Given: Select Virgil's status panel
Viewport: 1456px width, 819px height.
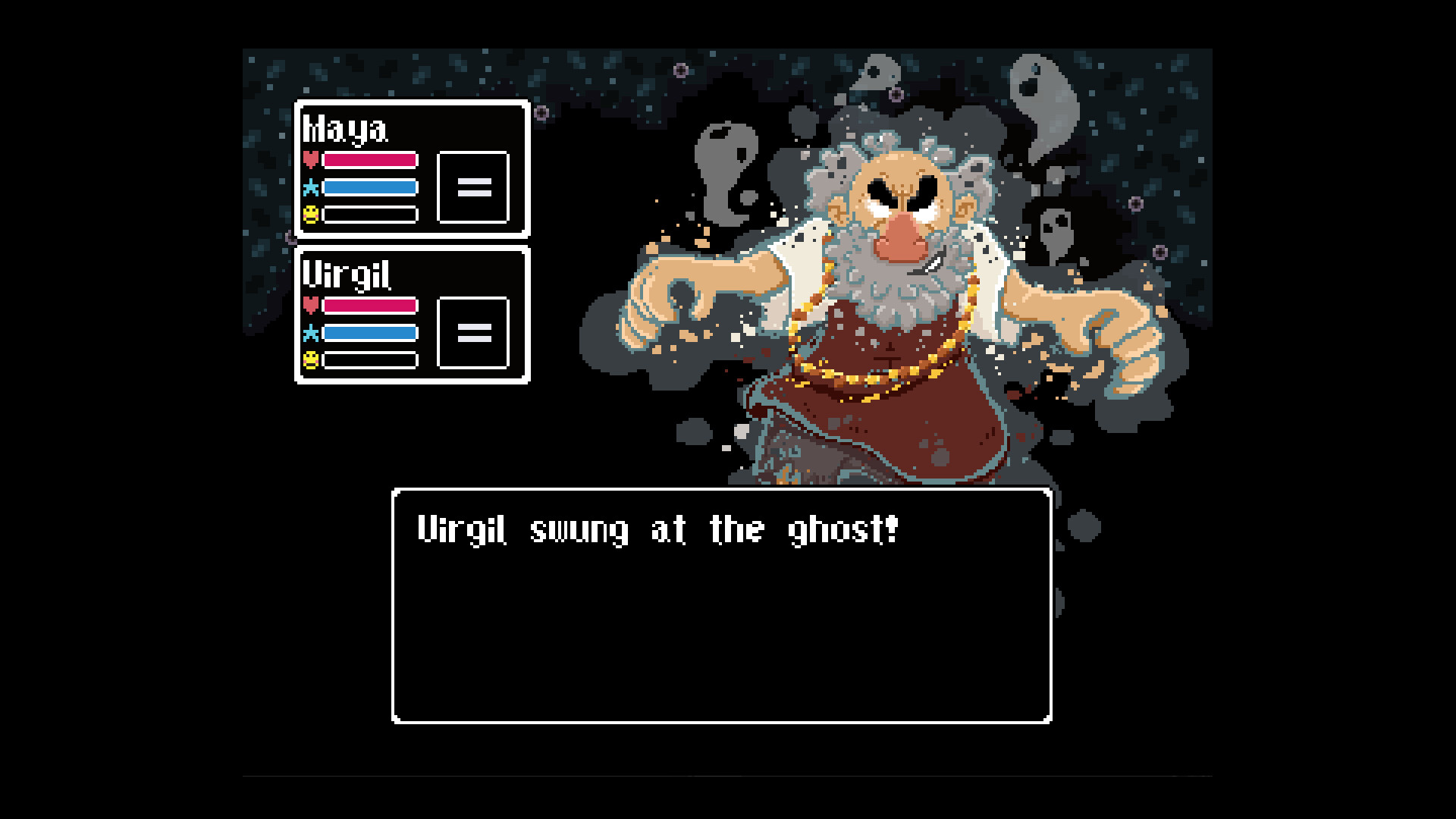Looking at the screenshot, I should coord(413,315).
